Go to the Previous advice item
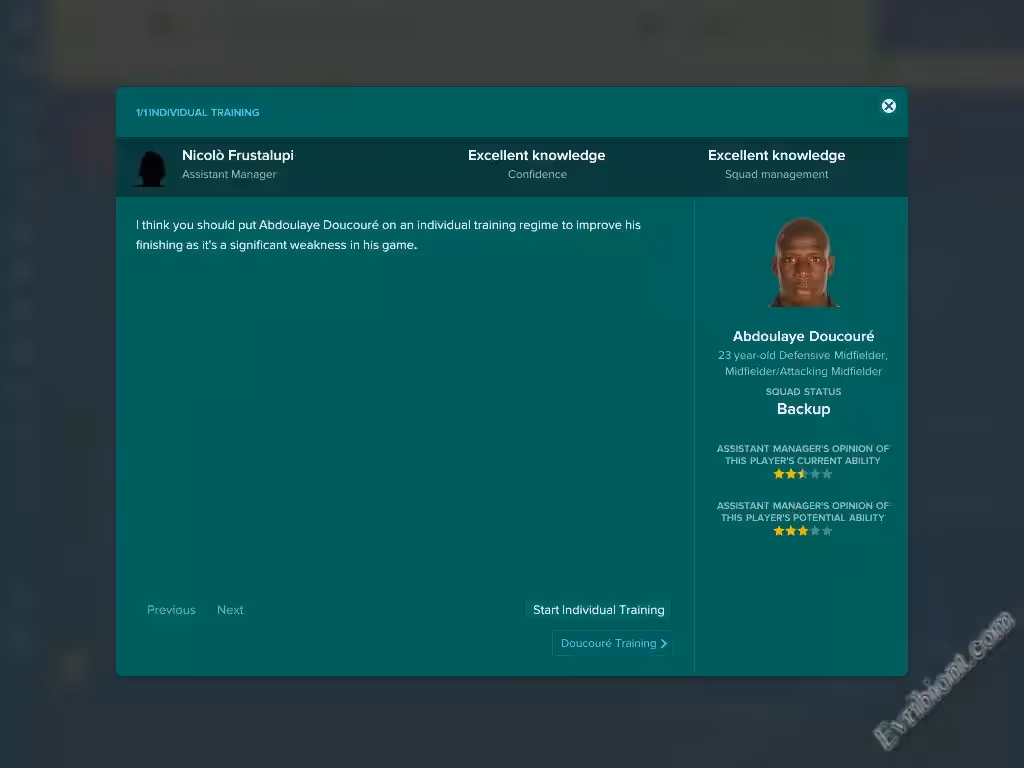Screen dimensions: 1024x768 pos(171,610)
